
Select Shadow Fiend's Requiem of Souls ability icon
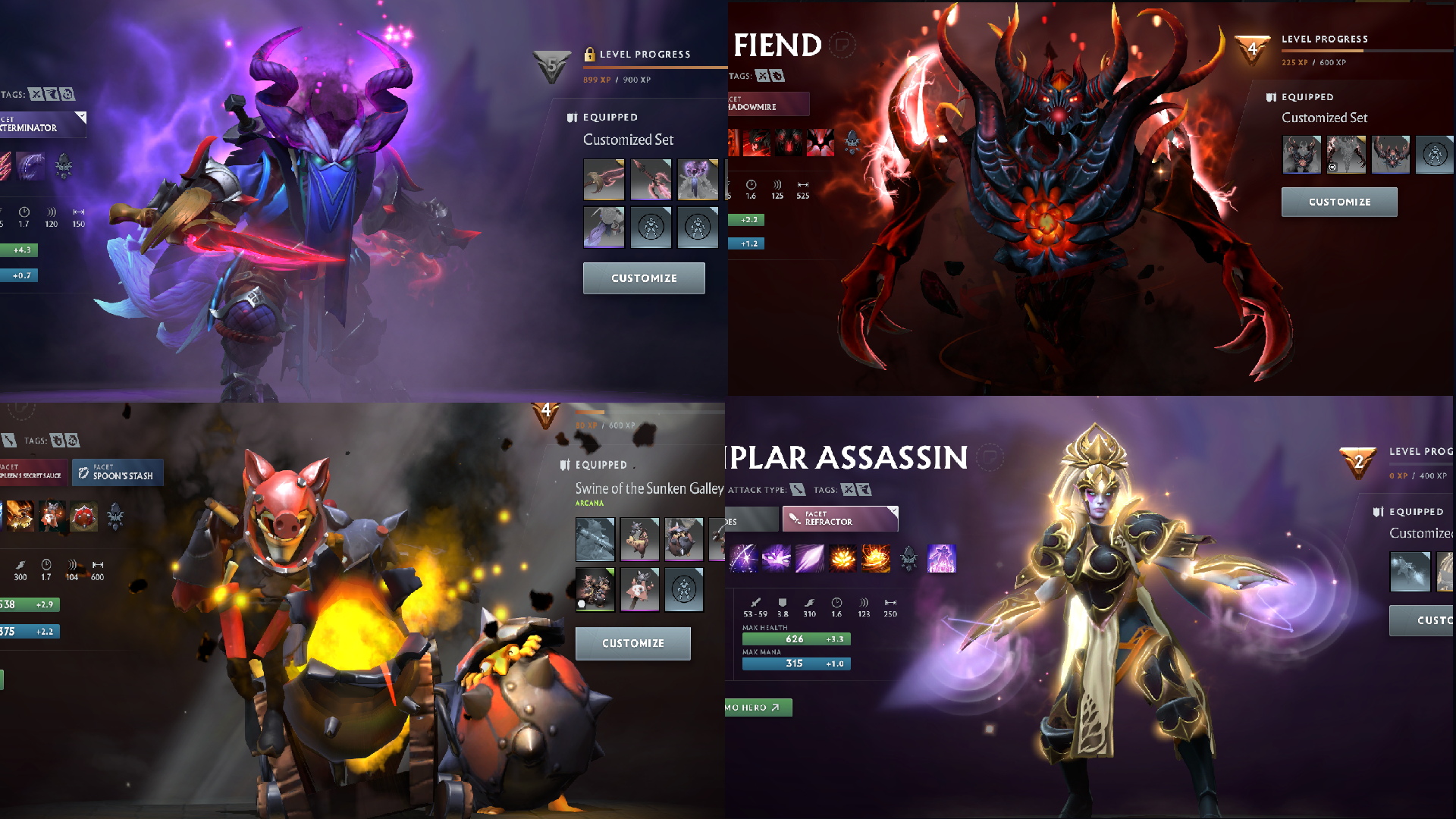point(821,142)
